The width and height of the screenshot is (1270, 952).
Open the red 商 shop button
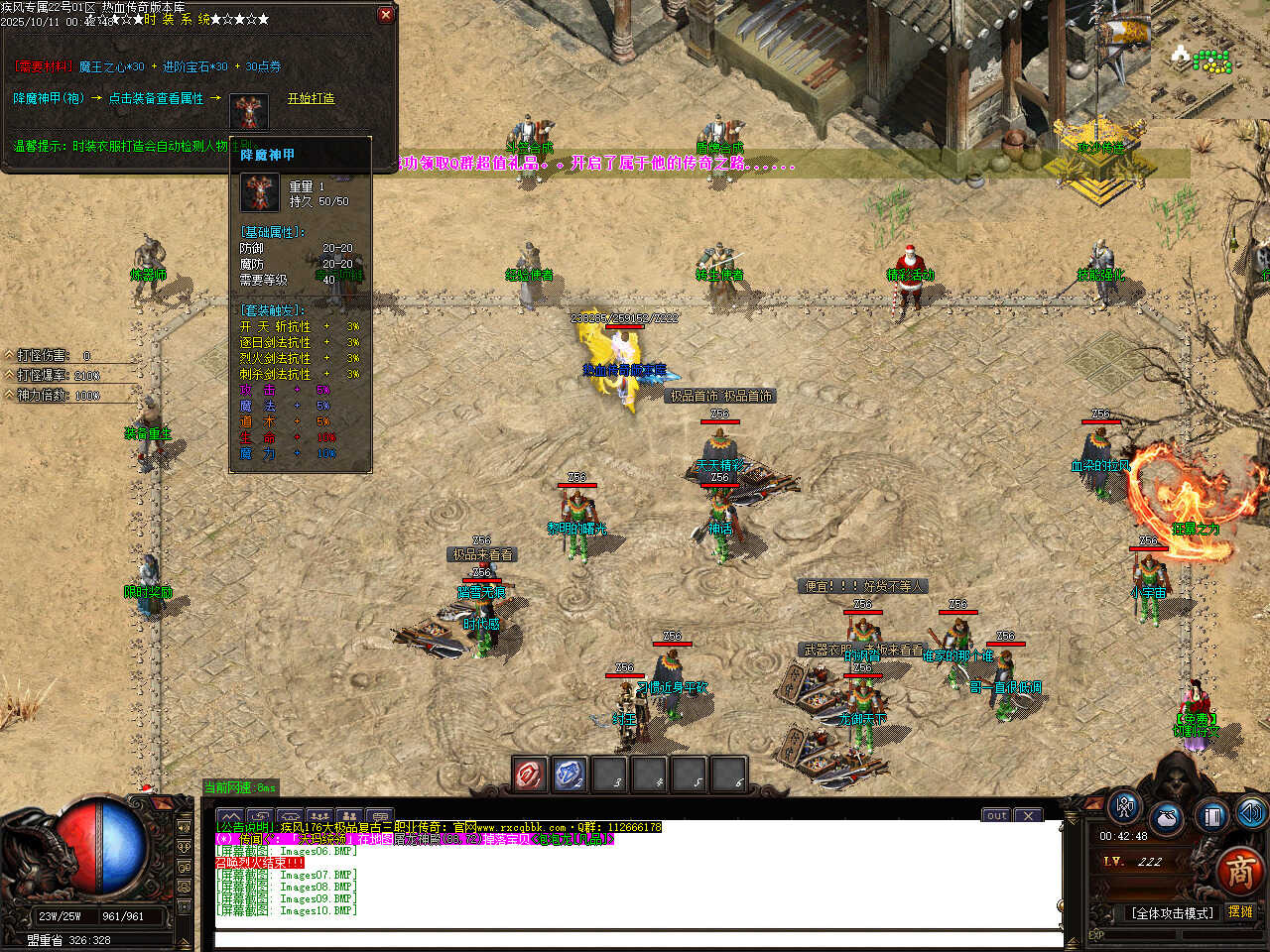[1239, 871]
